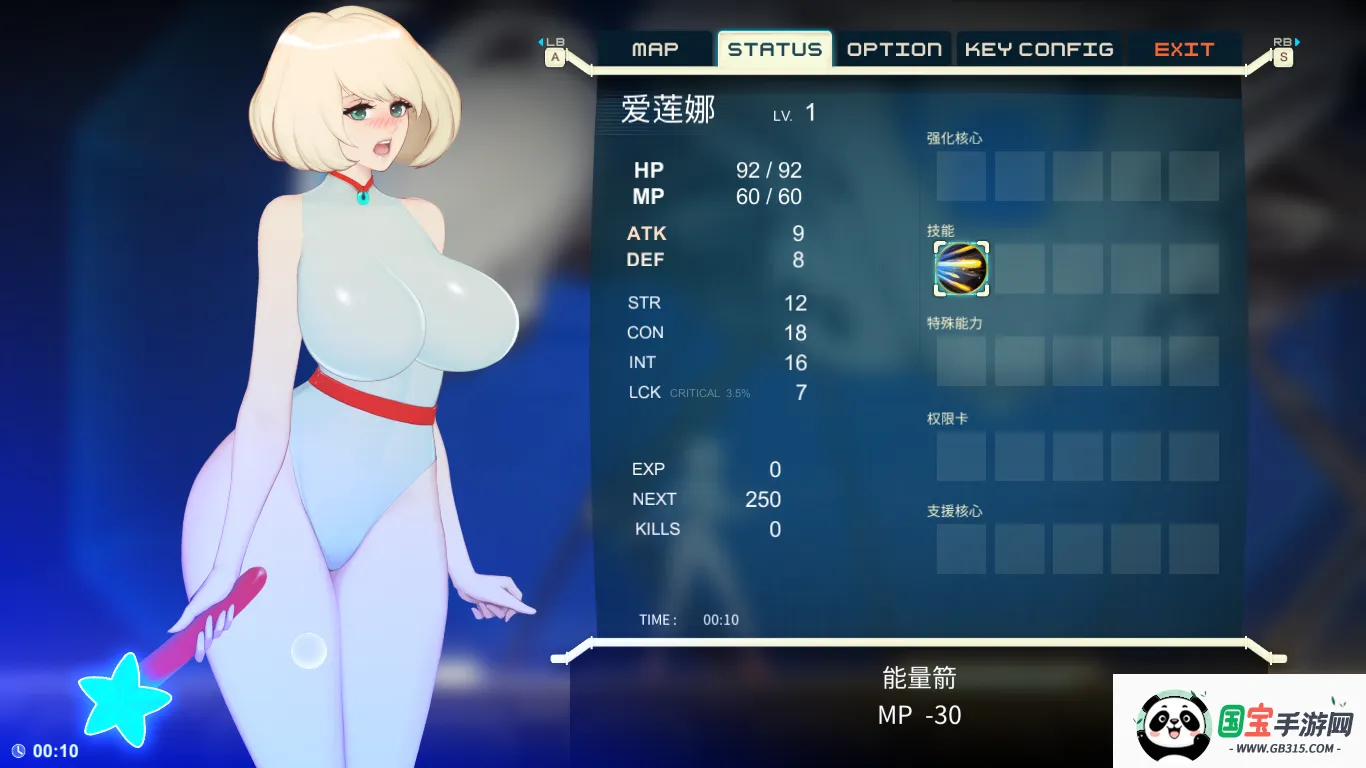Expand the left LB tab arrow

[540, 42]
